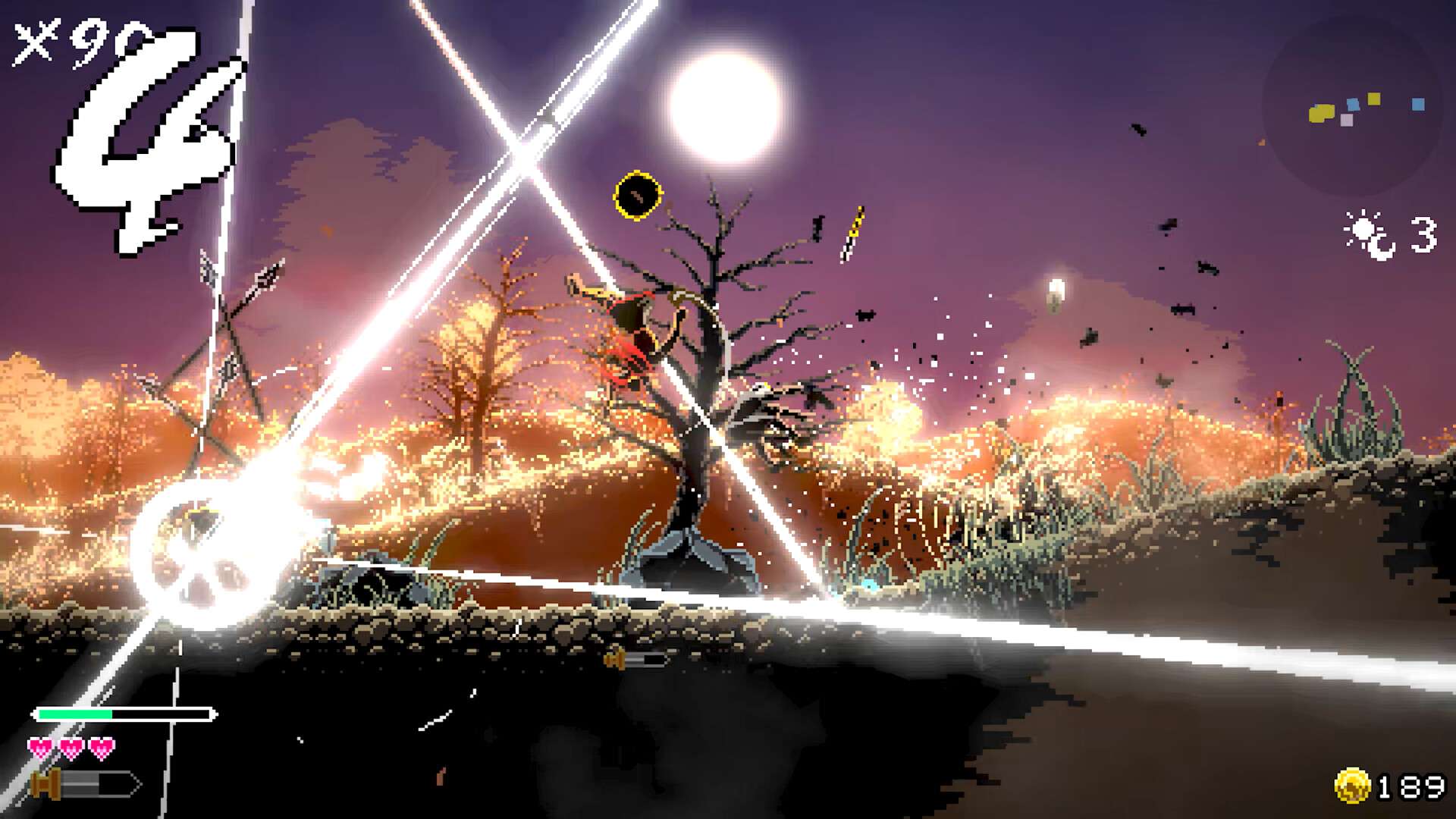Click the white square marker in the minimap

coord(1347,120)
